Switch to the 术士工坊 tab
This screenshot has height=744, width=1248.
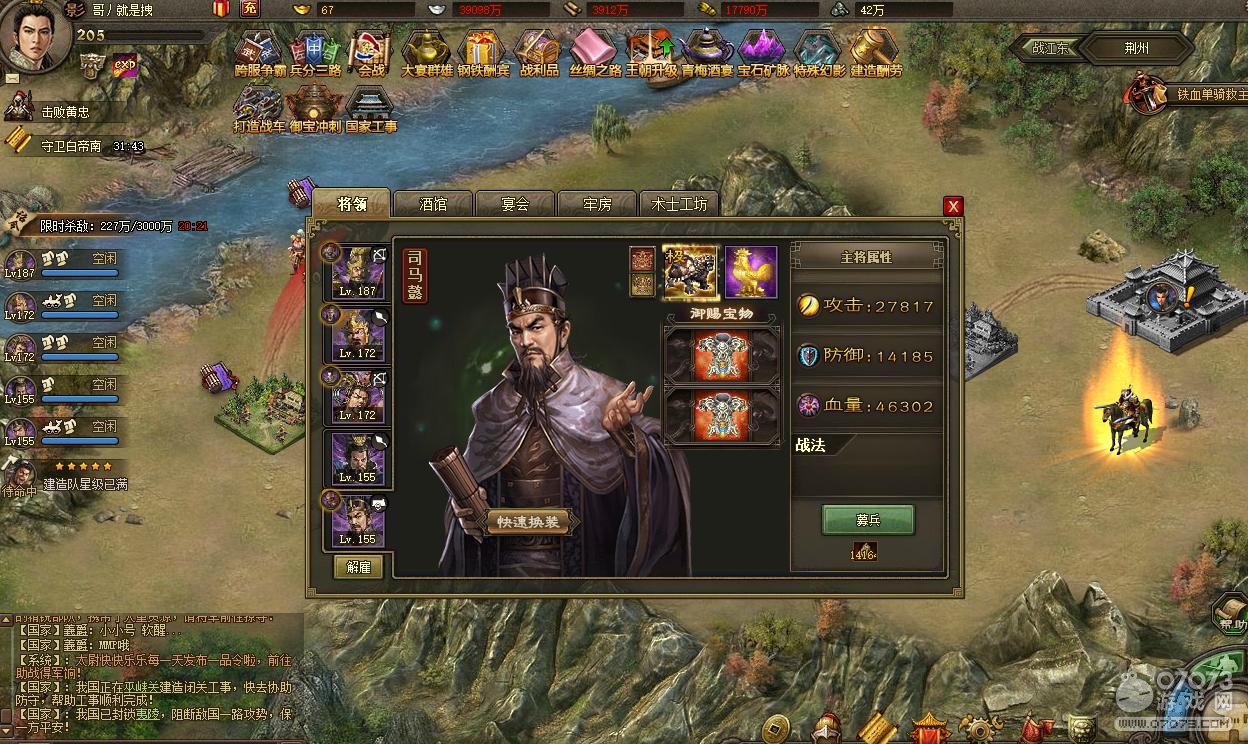point(679,204)
